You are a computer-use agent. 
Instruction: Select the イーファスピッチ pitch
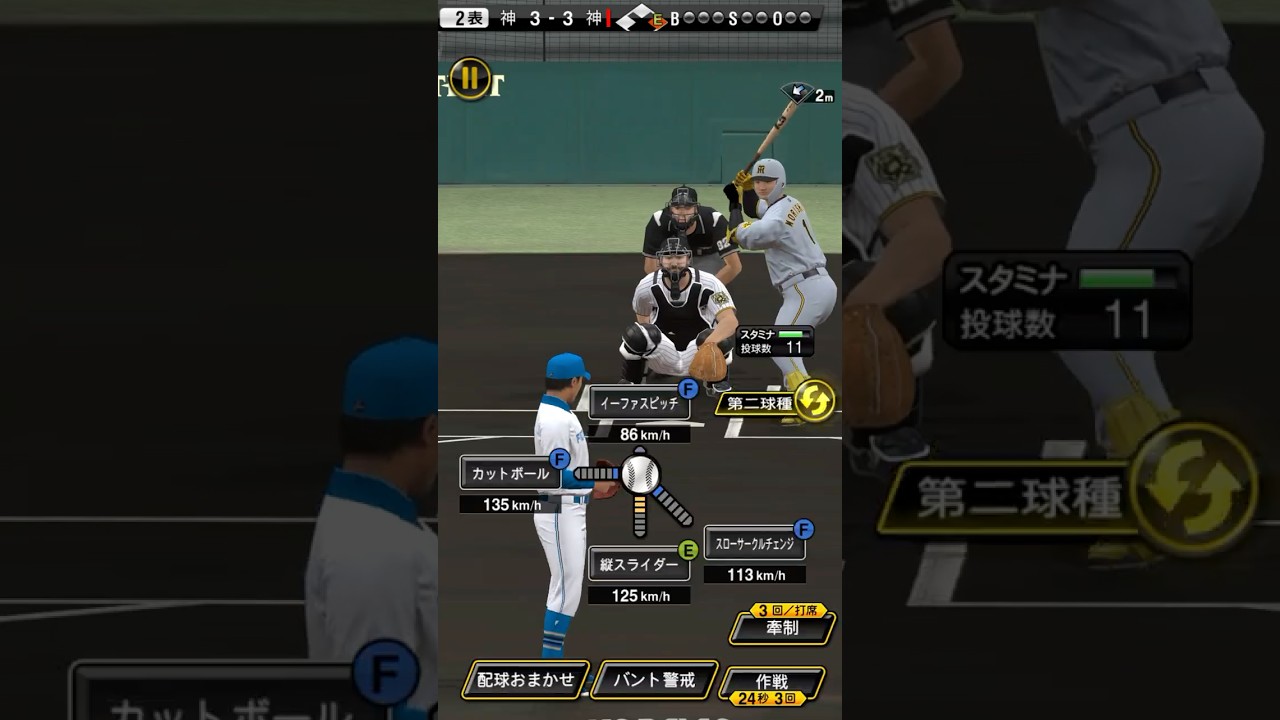[640, 404]
